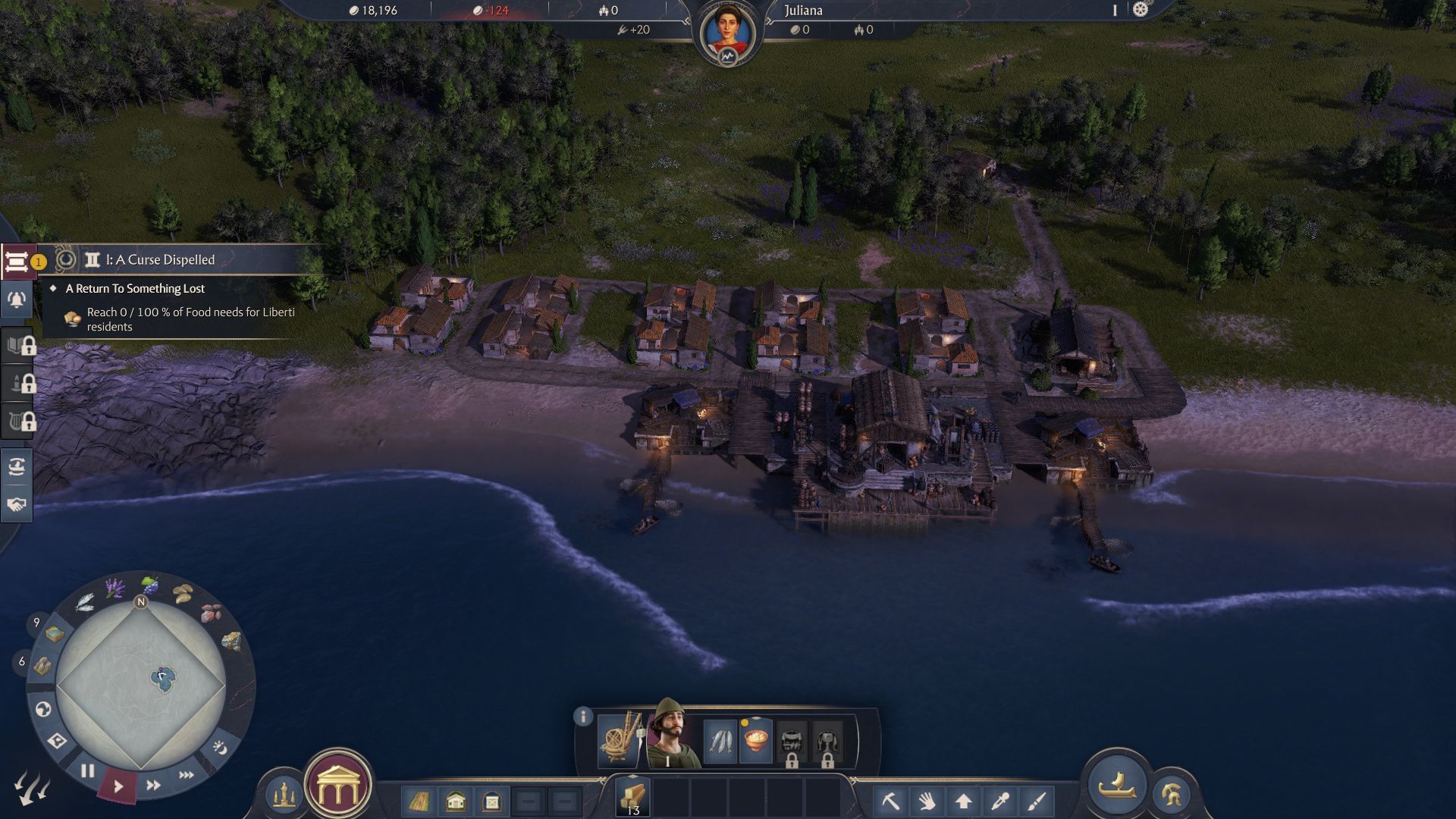Choose the pickaxe demolish tool

[x=890, y=801]
